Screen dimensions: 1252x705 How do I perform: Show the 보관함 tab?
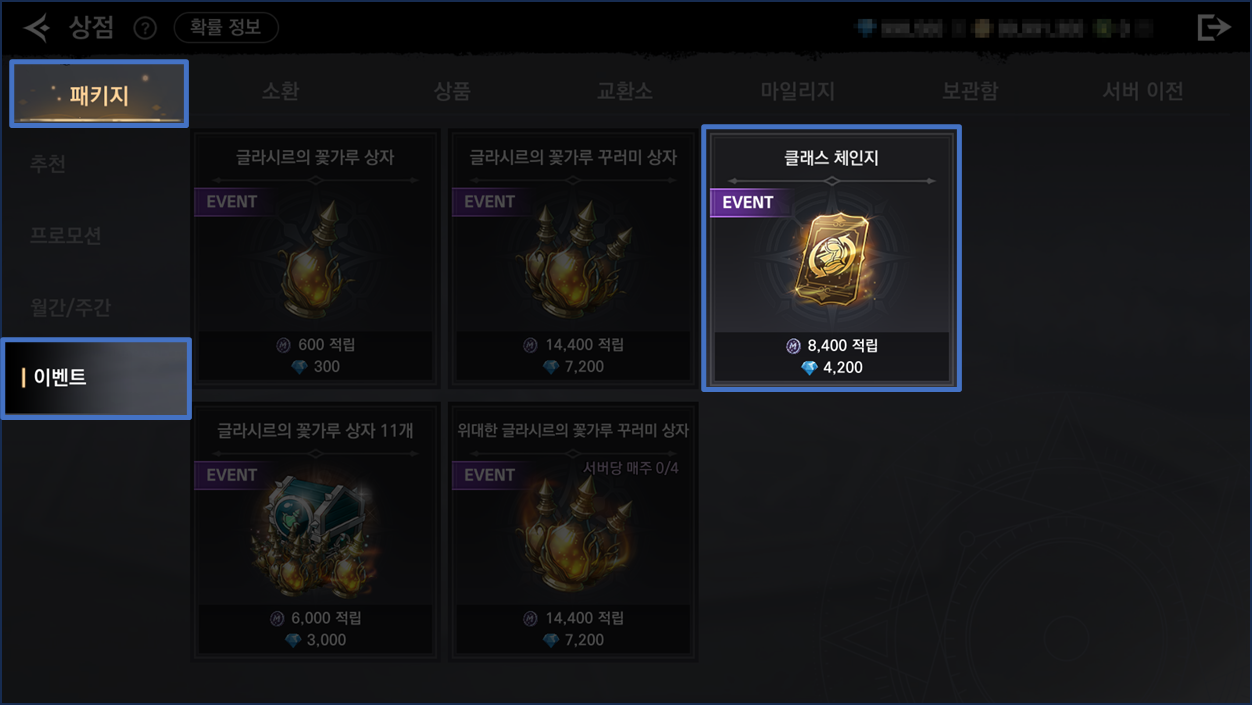coord(969,91)
